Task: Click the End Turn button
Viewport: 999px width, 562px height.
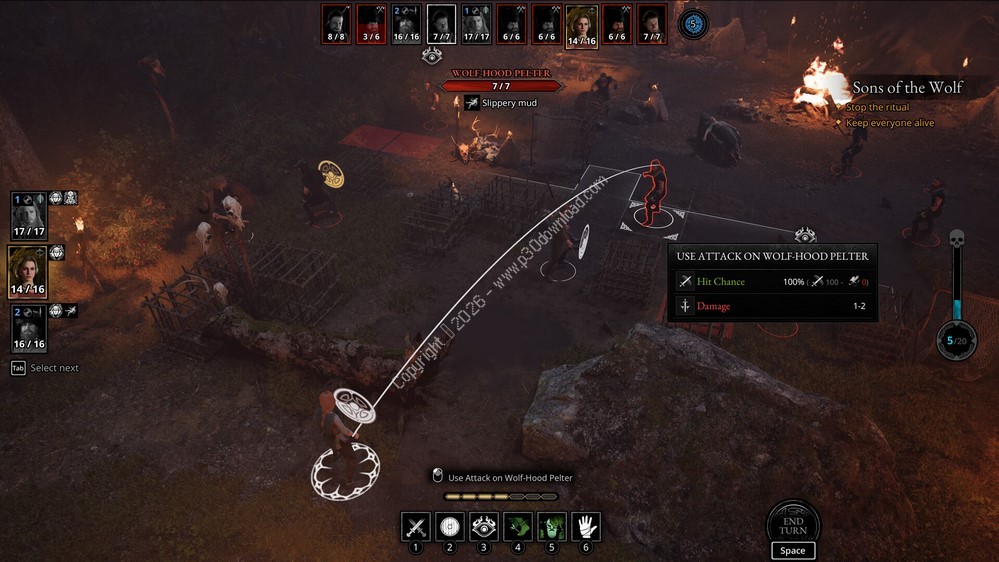Action: coord(793,524)
